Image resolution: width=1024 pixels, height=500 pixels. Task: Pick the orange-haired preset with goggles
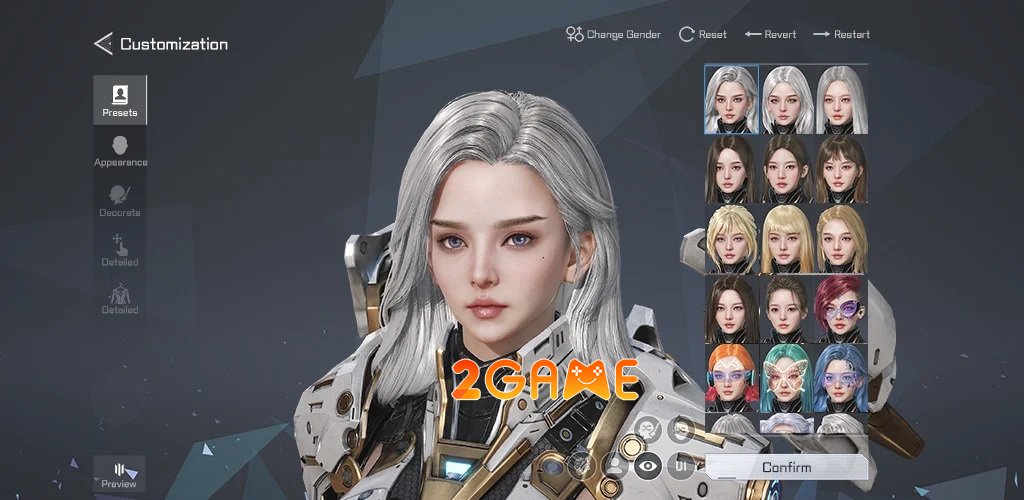731,378
